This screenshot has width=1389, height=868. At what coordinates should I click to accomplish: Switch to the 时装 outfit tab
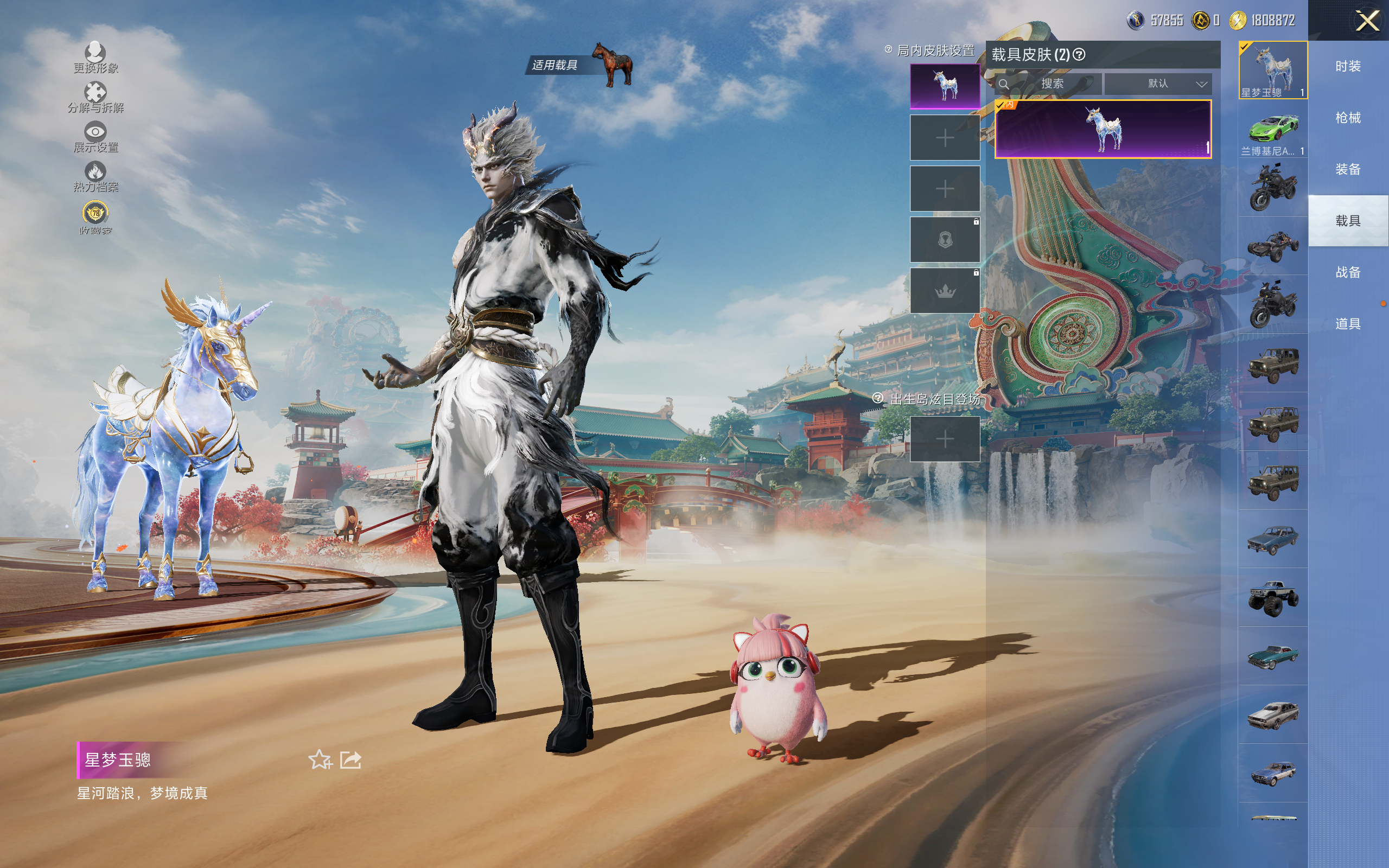click(1348, 67)
